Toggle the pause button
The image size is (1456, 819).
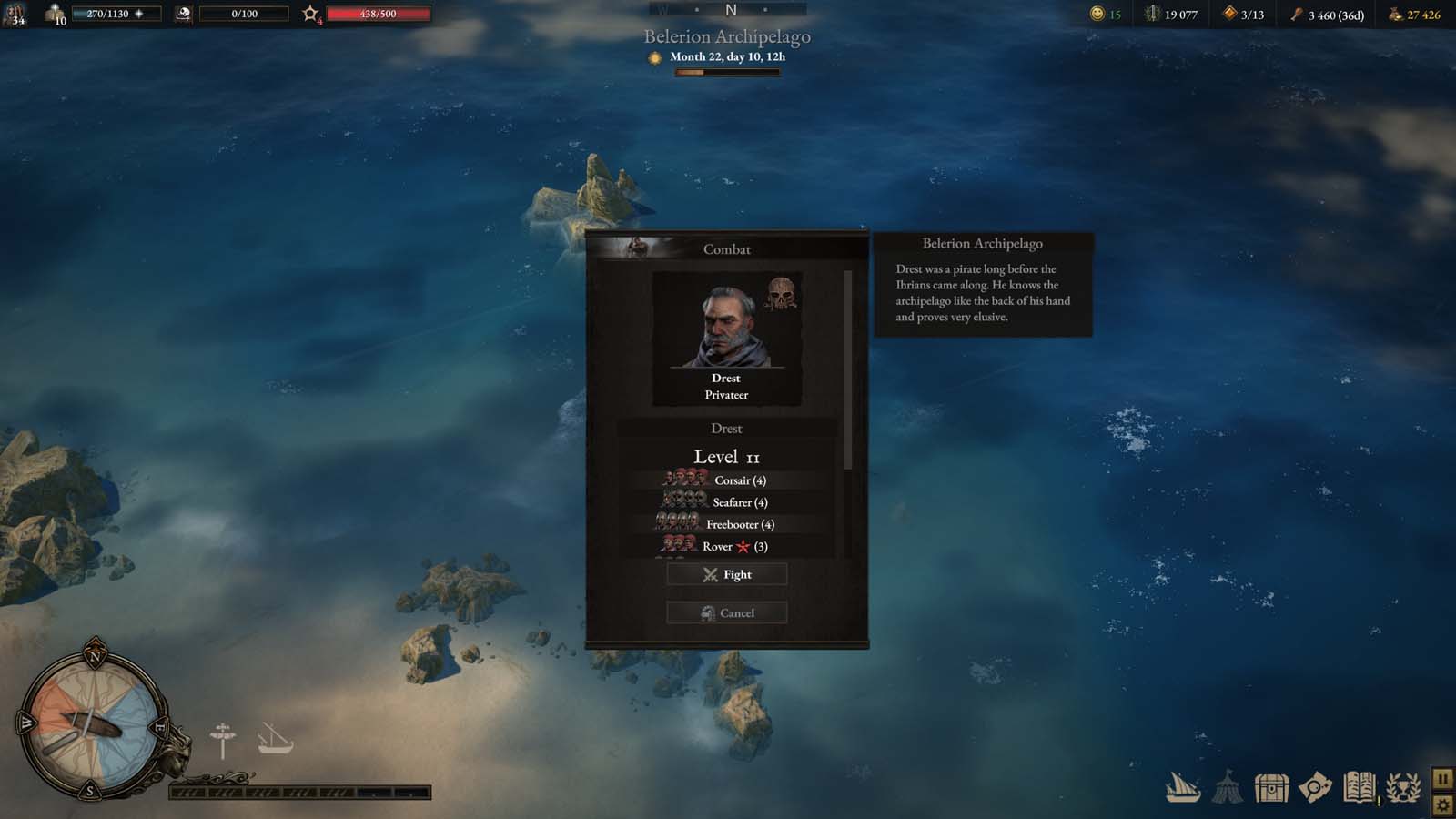pyautogui.click(x=1444, y=780)
